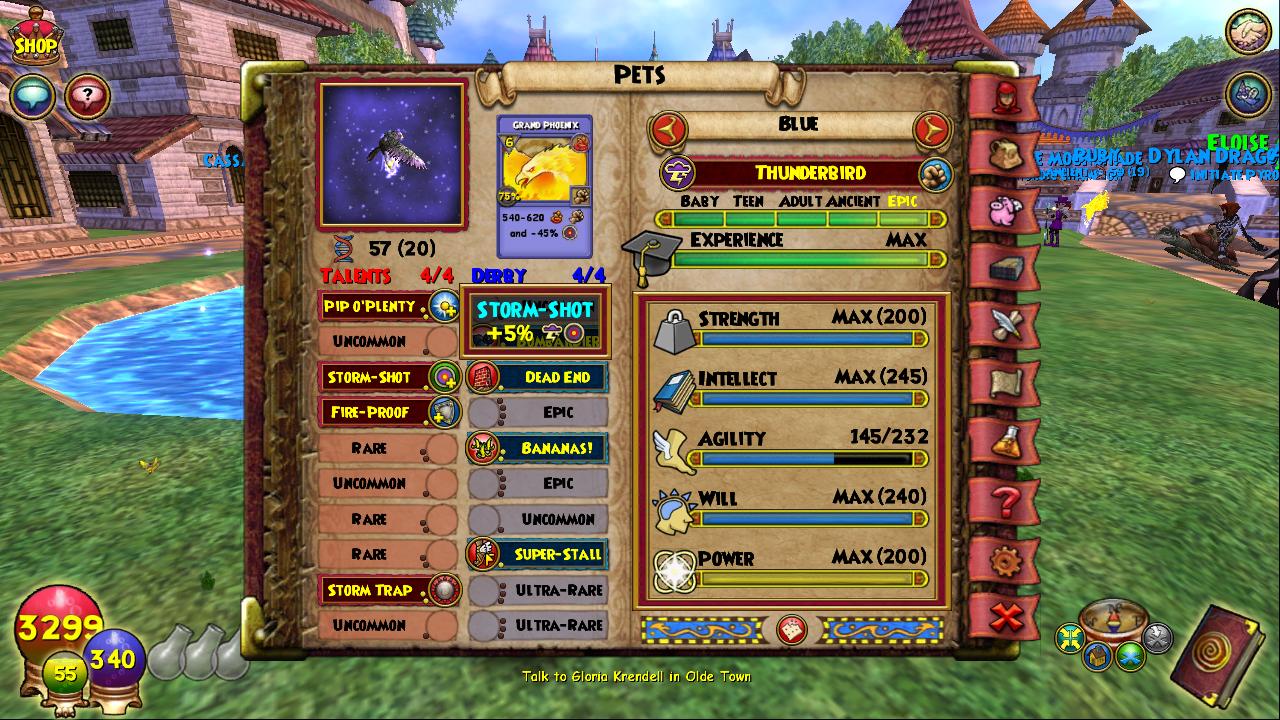Choose the Dead End derby ability
Screen dimensions: 1280x720
(x=537, y=377)
